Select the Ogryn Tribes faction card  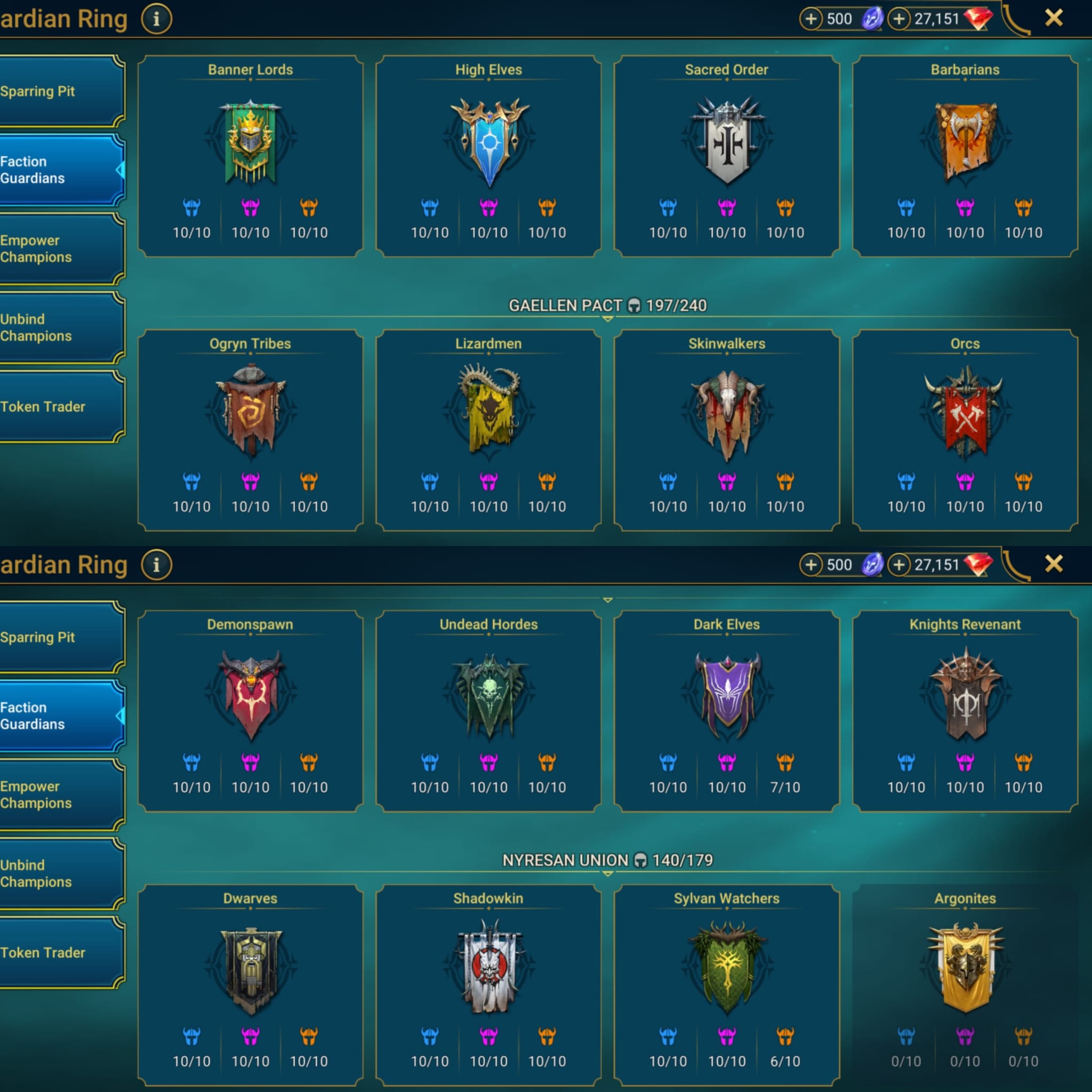[250, 430]
